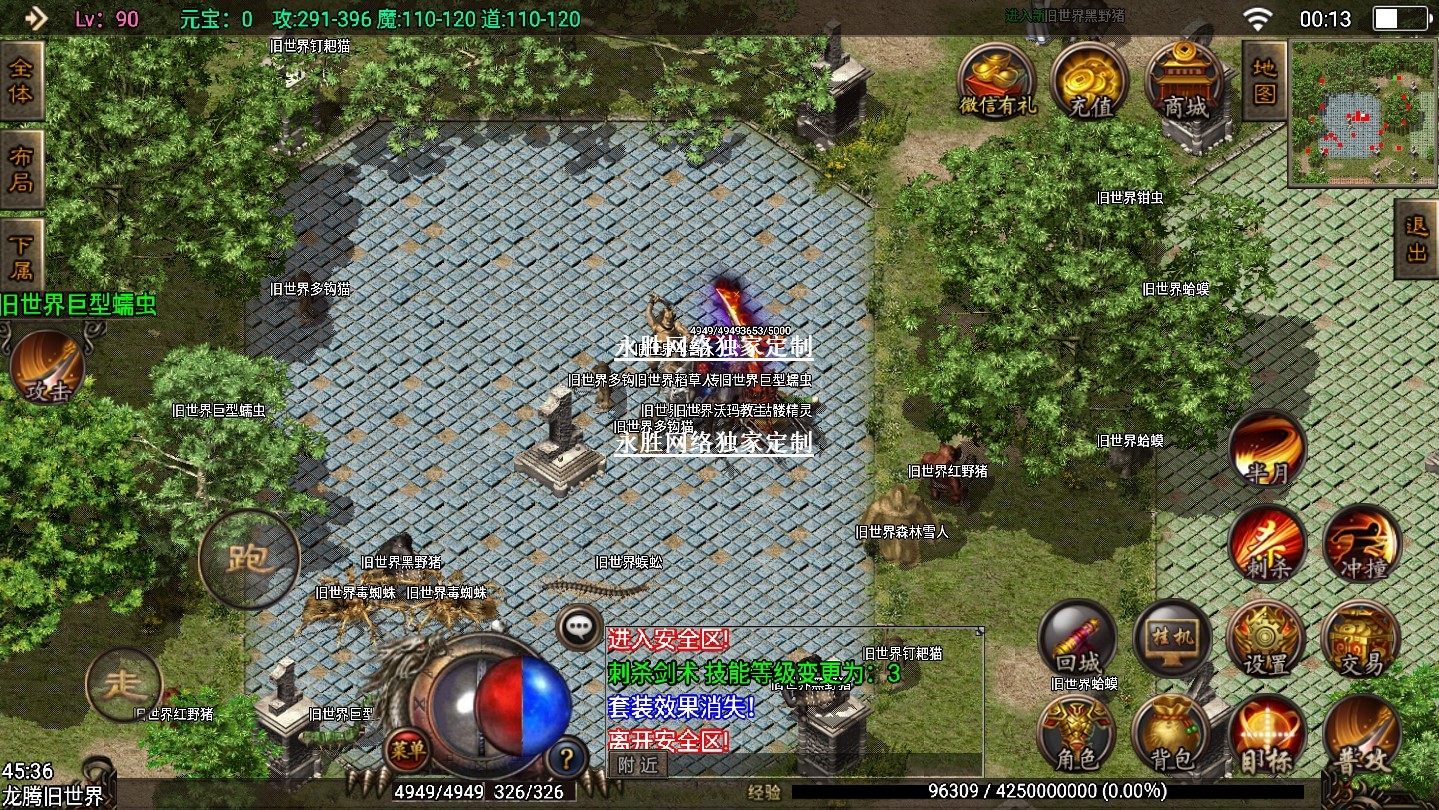Viewport: 1439px width, 810px height.
Task: Click the minimap
Action: [1363, 113]
